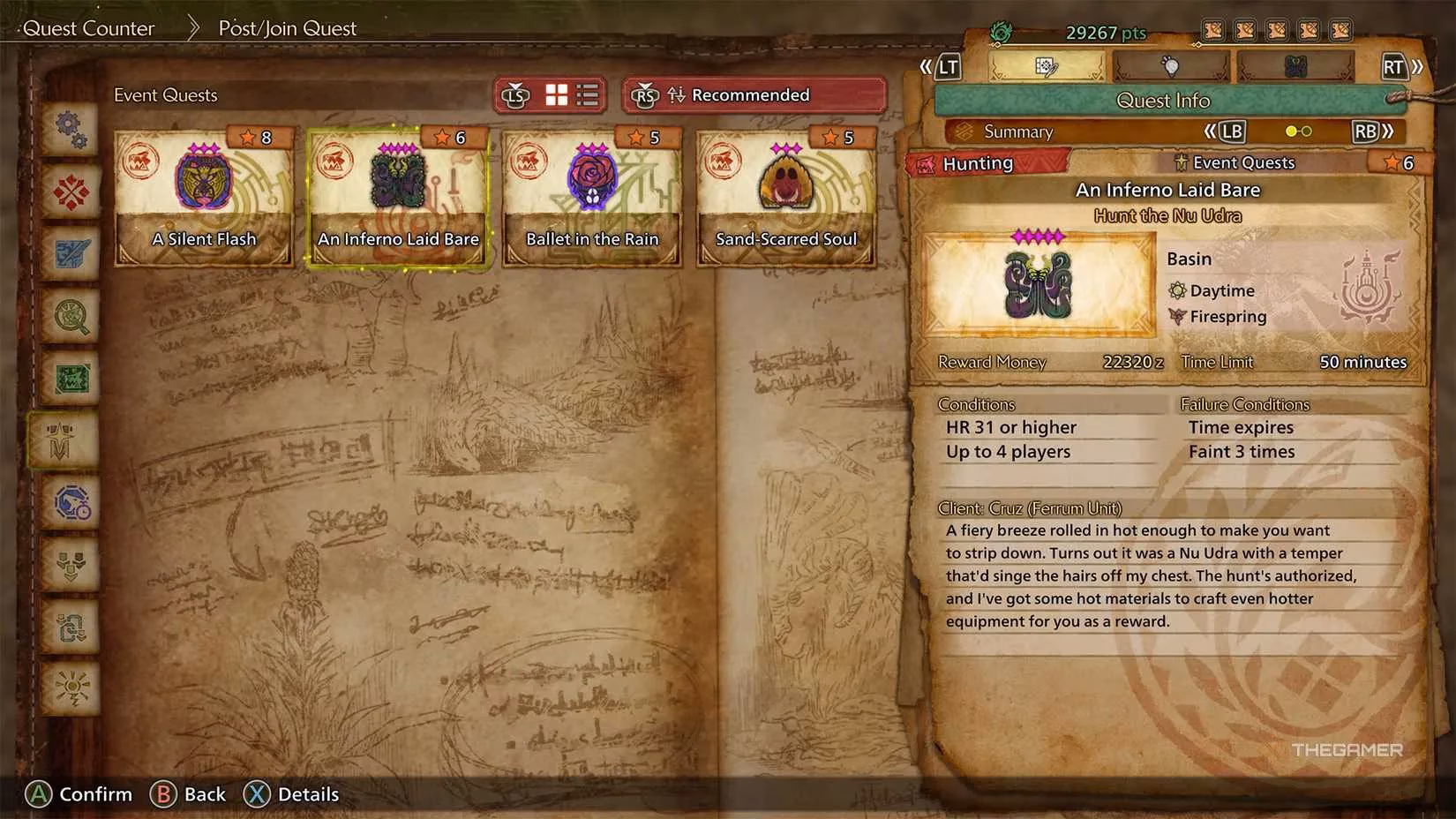Select the gears category in the sidebar

coord(71,130)
